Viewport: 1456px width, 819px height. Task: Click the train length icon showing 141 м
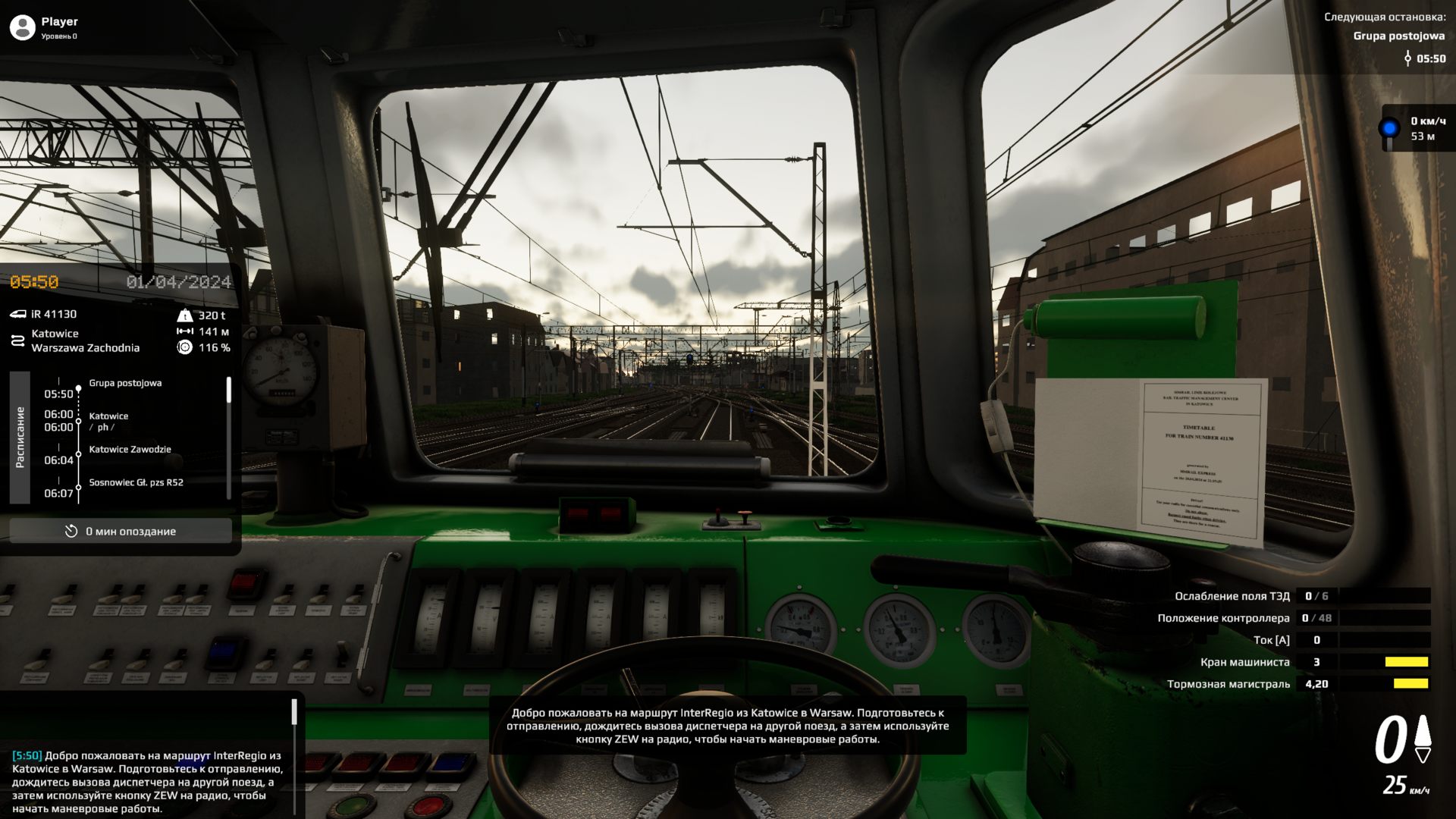pos(187,331)
